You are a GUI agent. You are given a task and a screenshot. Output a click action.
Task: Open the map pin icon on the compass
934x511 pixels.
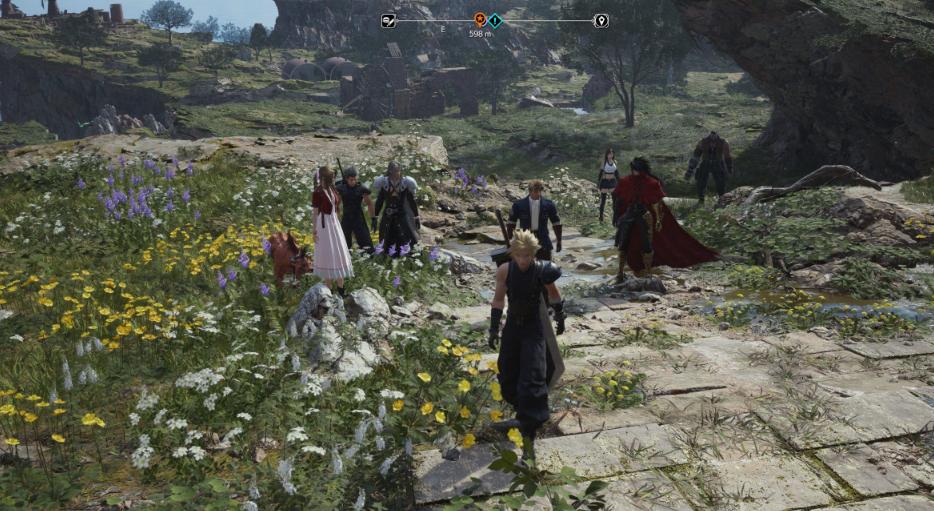pyautogui.click(x=600, y=20)
